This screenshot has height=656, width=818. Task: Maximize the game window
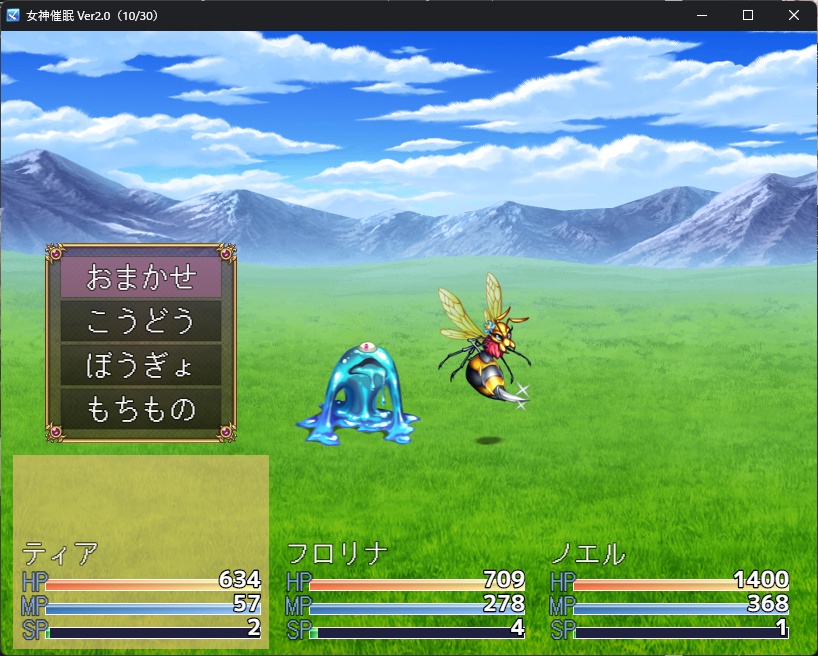coord(748,16)
